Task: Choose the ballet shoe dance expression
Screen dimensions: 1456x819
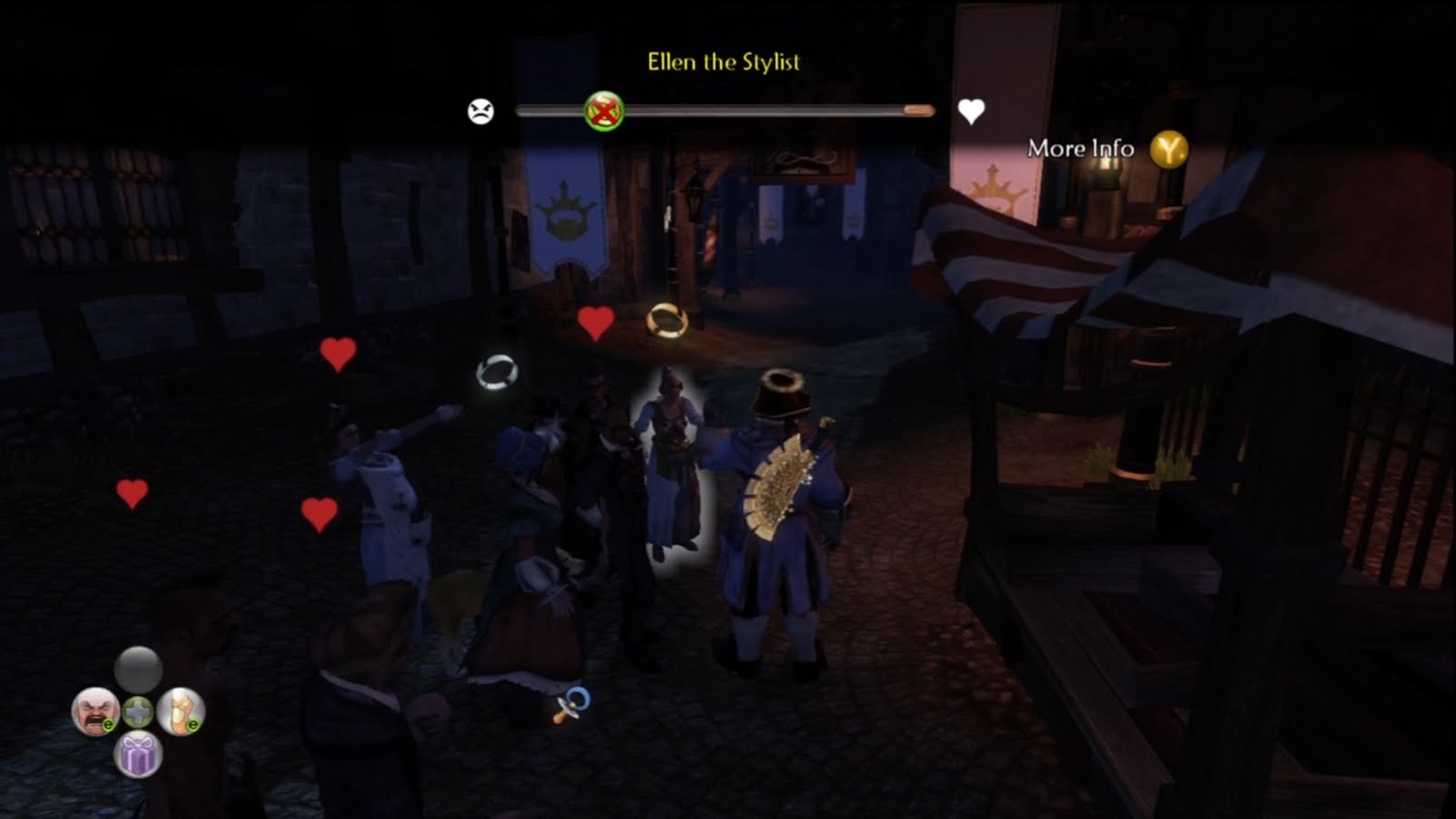Action: pyautogui.click(x=180, y=712)
